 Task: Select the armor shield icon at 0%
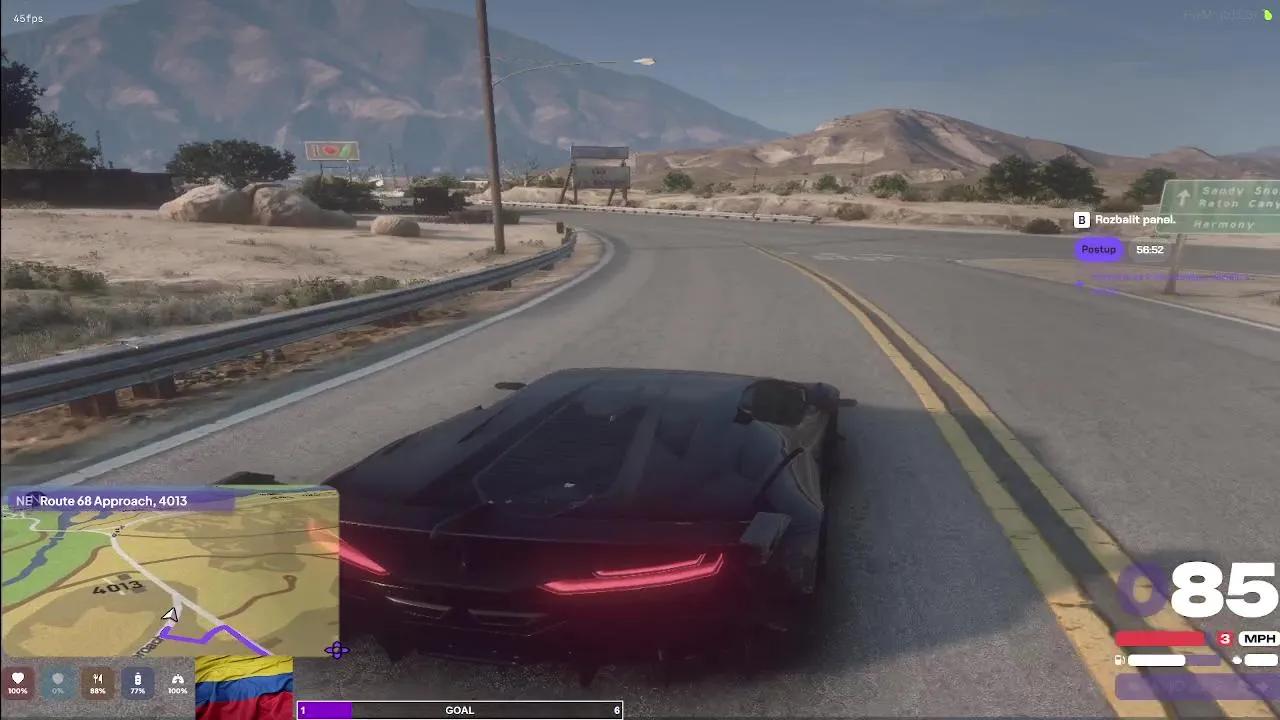click(x=58, y=681)
